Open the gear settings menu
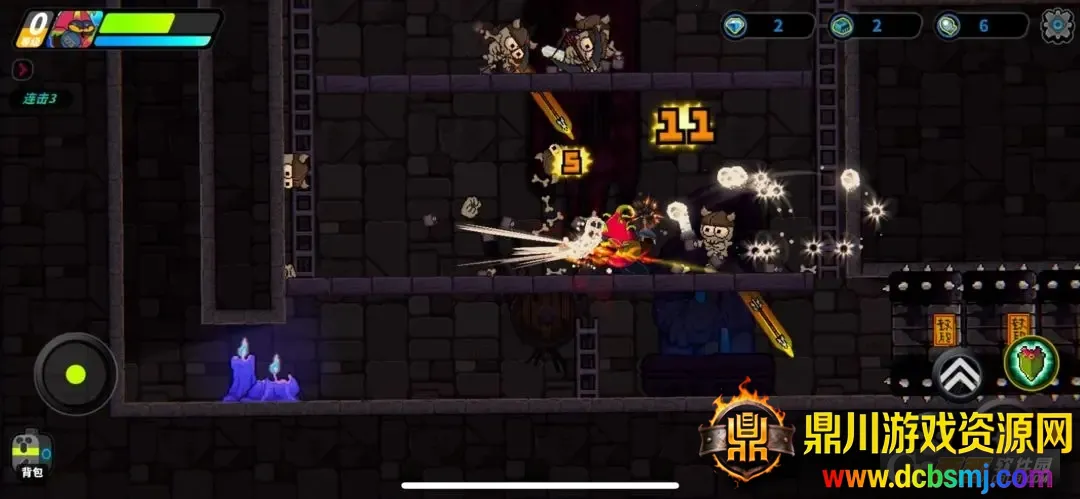This screenshot has width=1080, height=499. coord(1057,25)
